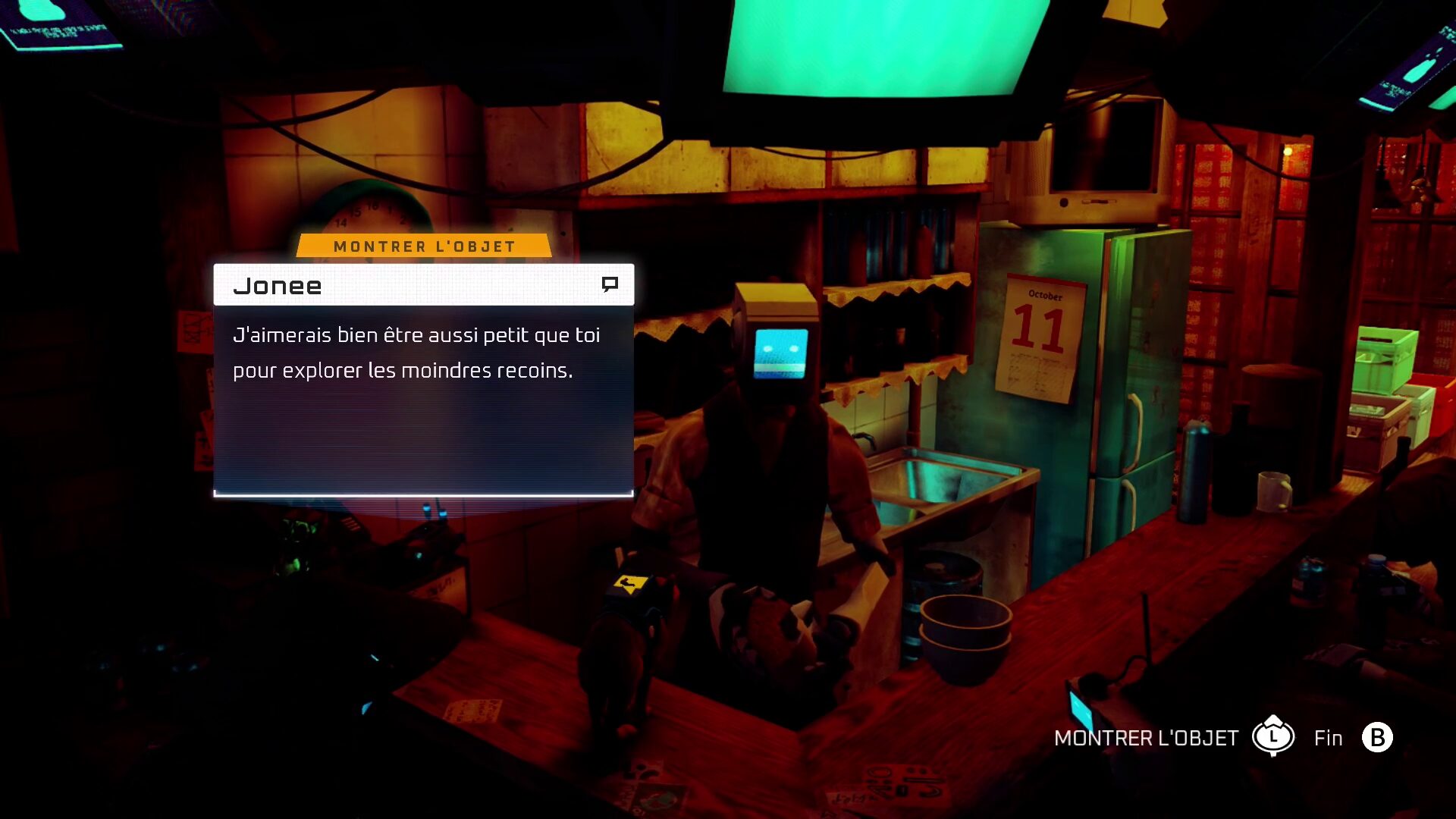Select the orange MONTRER L'OBJET header tab
Viewport: 1456px width, 819px height.
click(424, 246)
